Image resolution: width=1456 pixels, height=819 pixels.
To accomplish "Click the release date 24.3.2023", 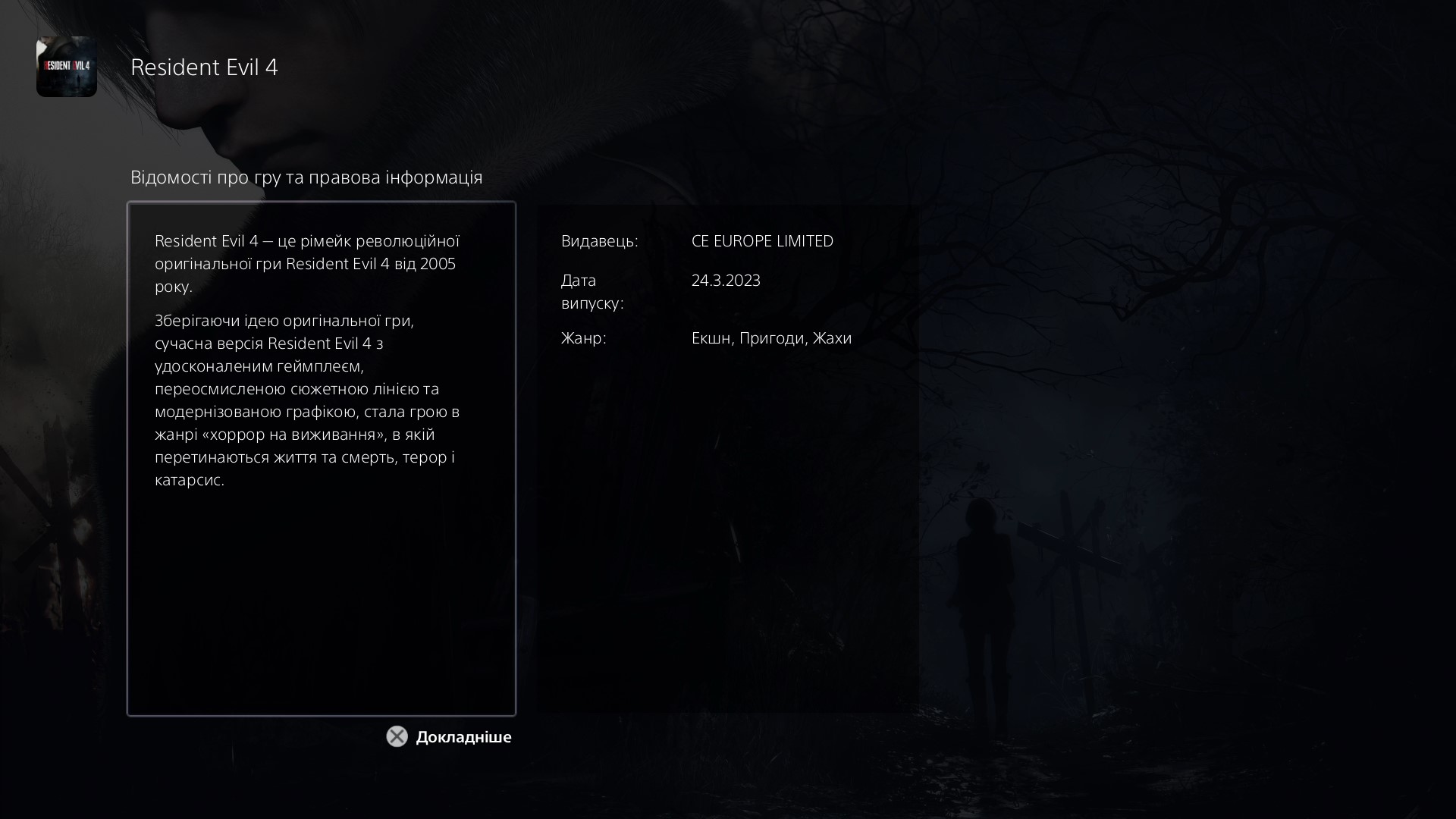I will pos(726,280).
